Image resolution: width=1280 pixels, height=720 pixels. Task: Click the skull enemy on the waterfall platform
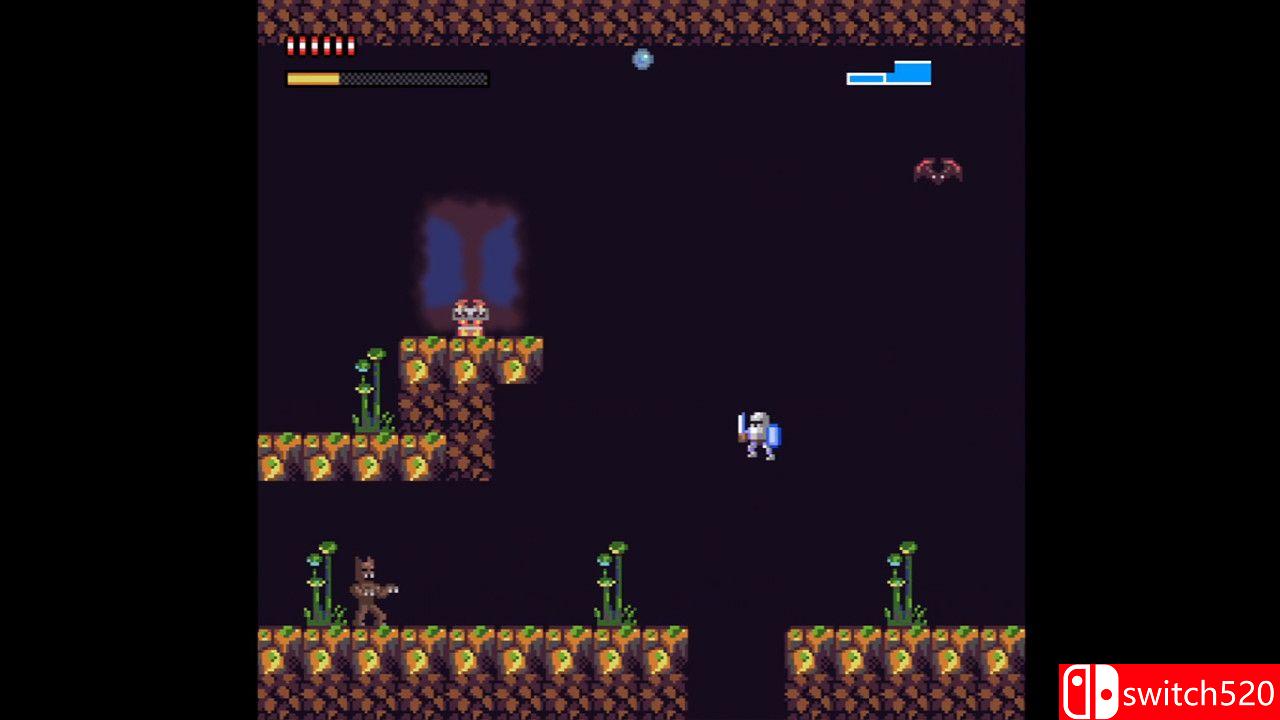468,315
